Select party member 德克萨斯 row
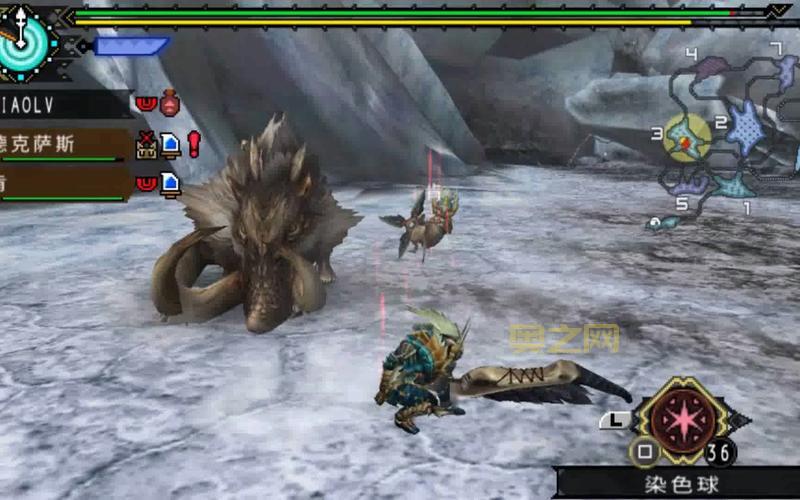This screenshot has width=800, height=500. (x=60, y=144)
